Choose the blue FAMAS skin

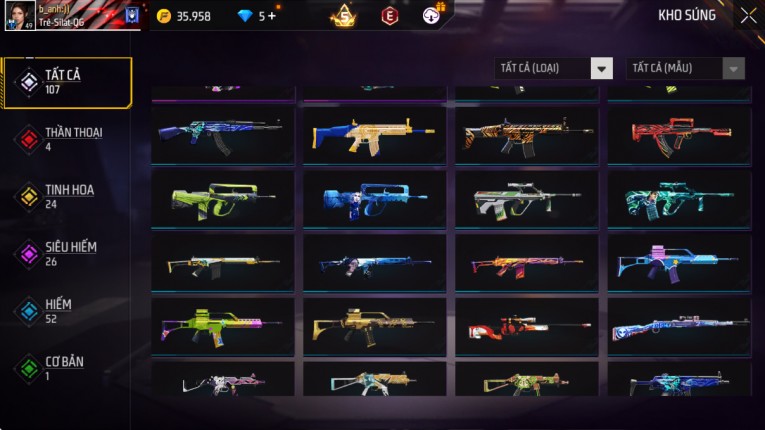click(374, 199)
